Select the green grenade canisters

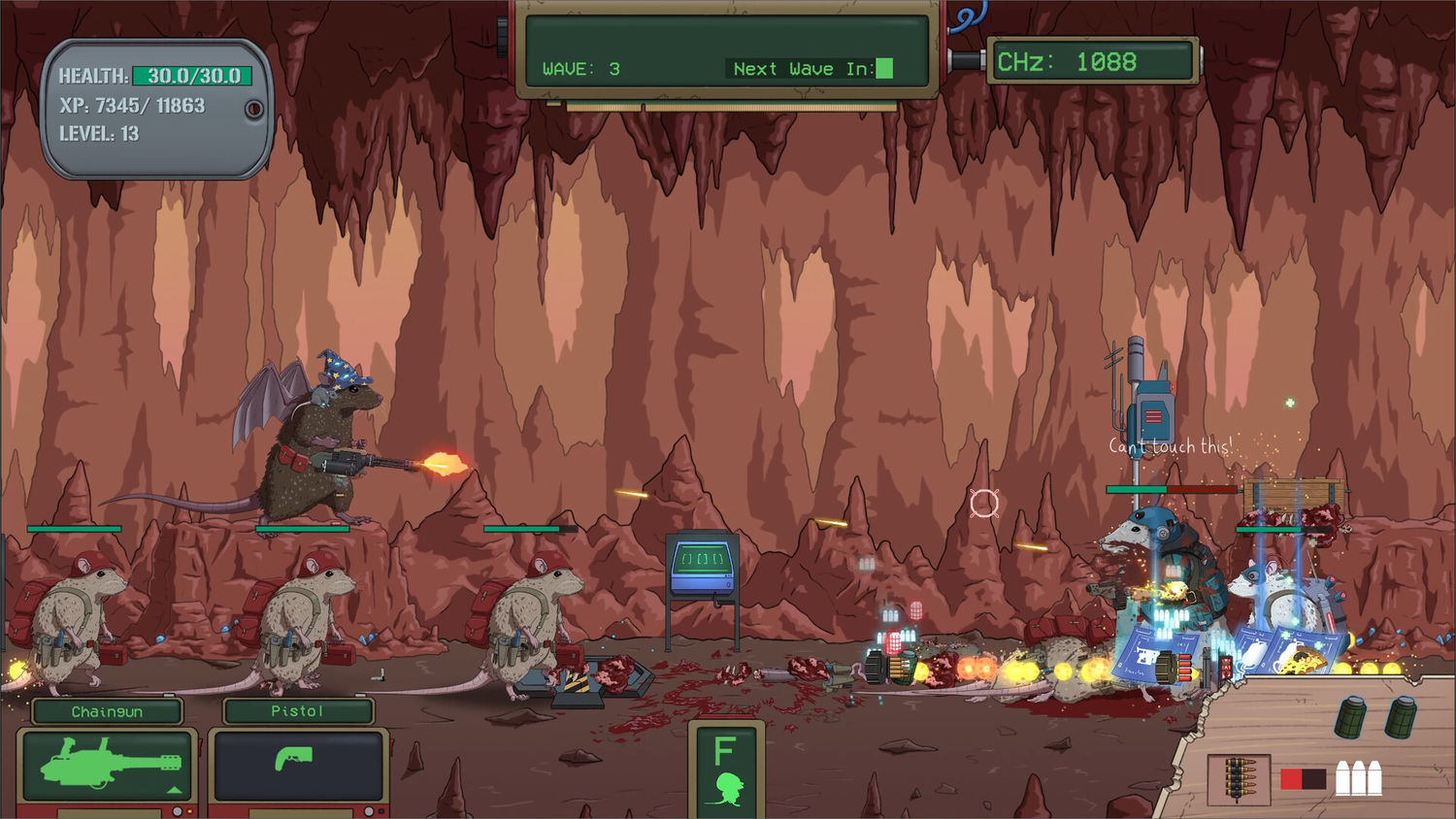click(1375, 718)
